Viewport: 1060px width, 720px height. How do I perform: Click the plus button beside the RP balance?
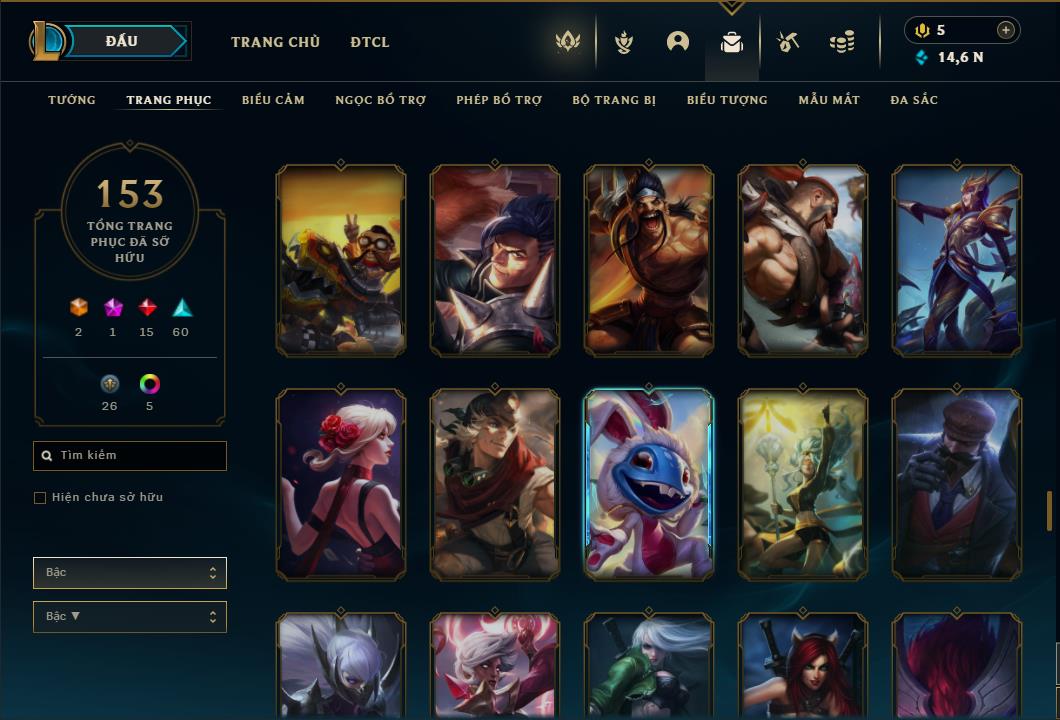click(1006, 30)
